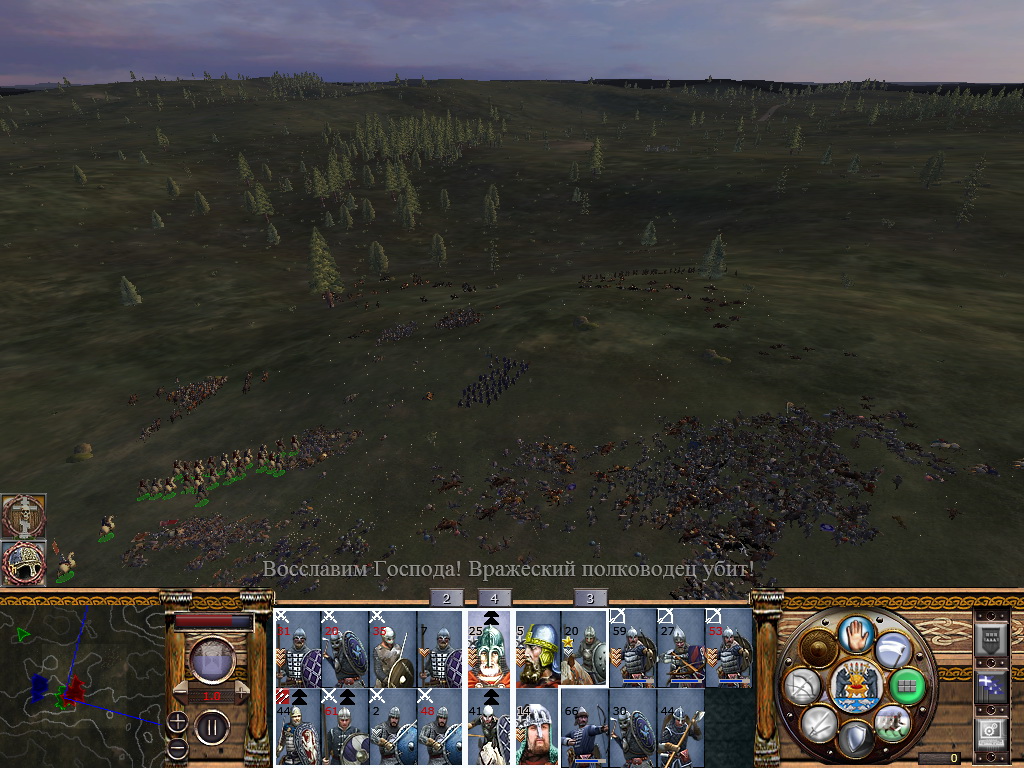Select the crossbowmen unit card numbered 27
Viewport: 1024px width, 768px height.
[681, 649]
